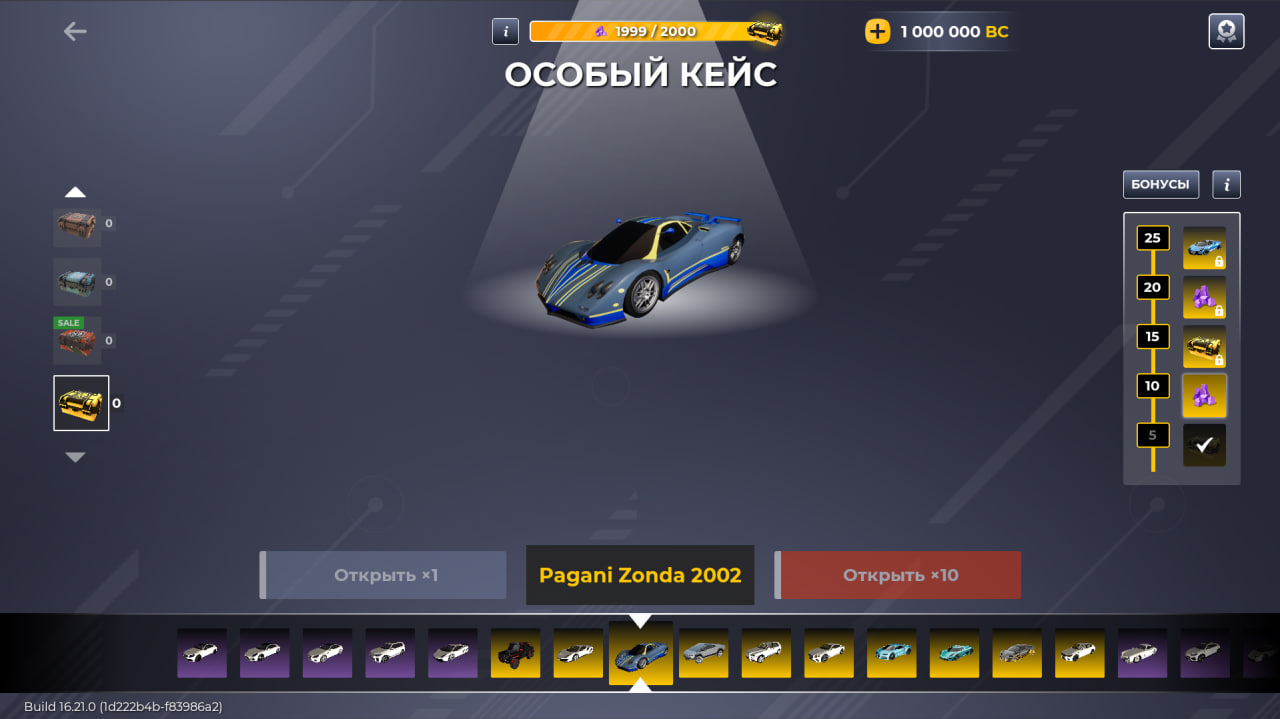The height and width of the screenshot is (719, 1280).
Task: Click the "Открыть ×1" open case button
Action: click(x=384, y=575)
